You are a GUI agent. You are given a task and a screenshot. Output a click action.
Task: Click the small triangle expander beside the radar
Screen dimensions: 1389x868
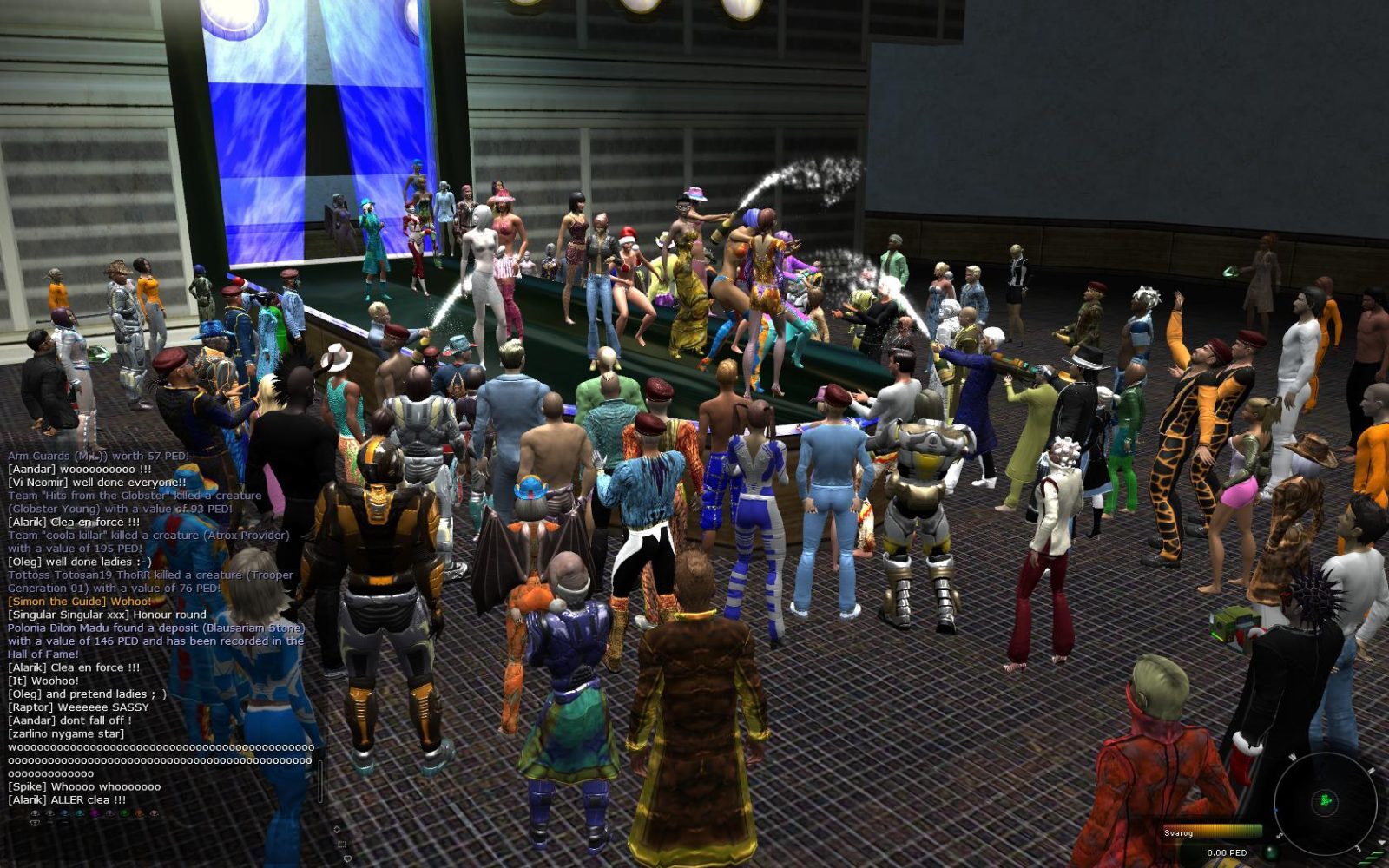(1381, 842)
